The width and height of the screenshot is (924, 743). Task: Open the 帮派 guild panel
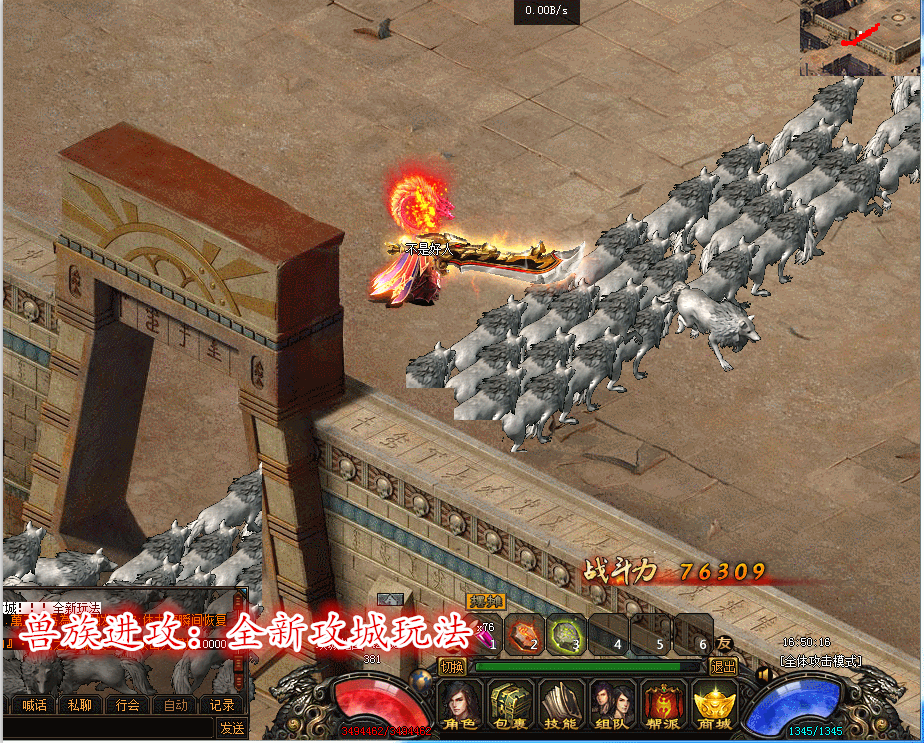(x=664, y=705)
